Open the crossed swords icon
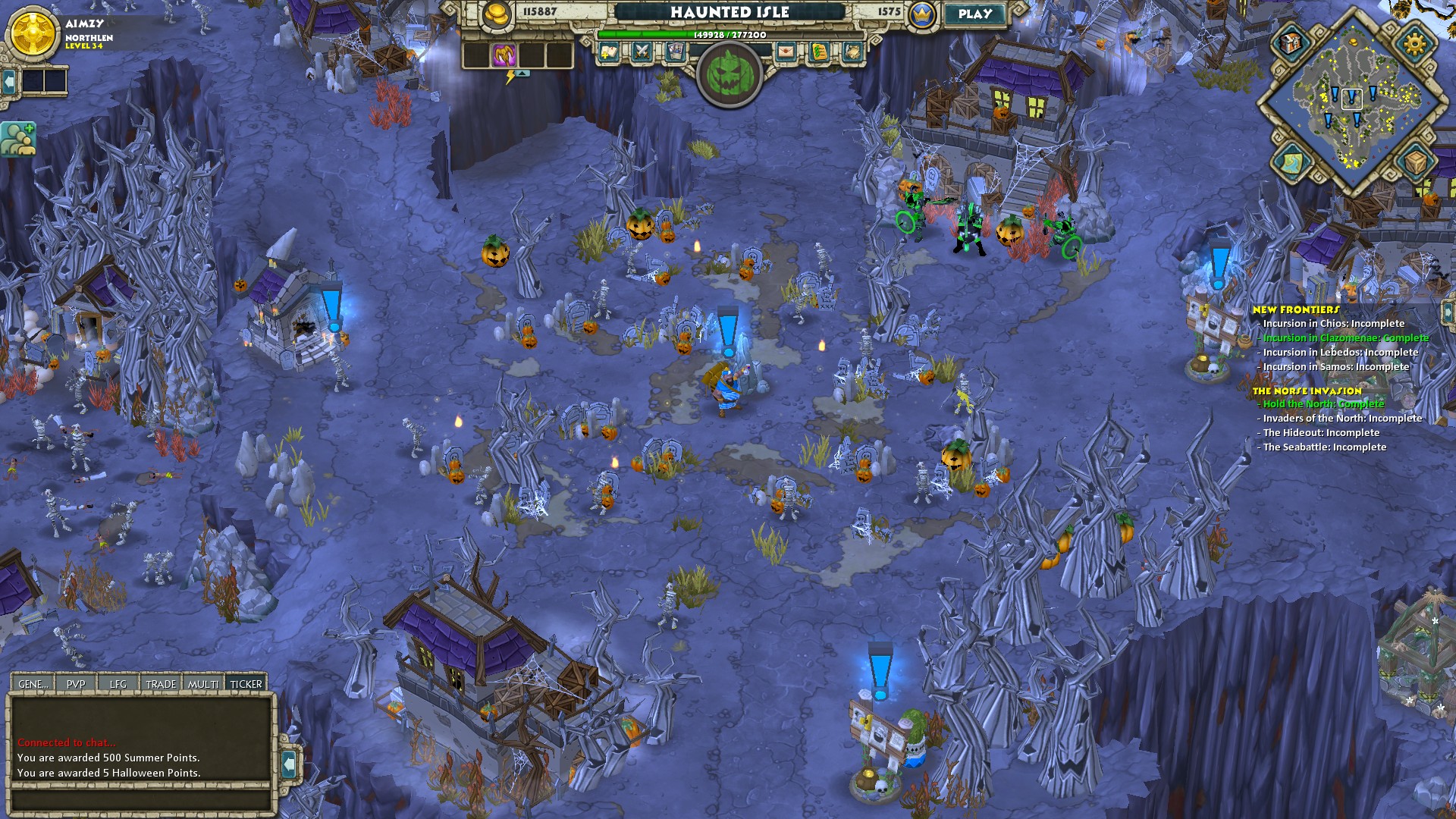This screenshot has height=819, width=1456. point(642,52)
